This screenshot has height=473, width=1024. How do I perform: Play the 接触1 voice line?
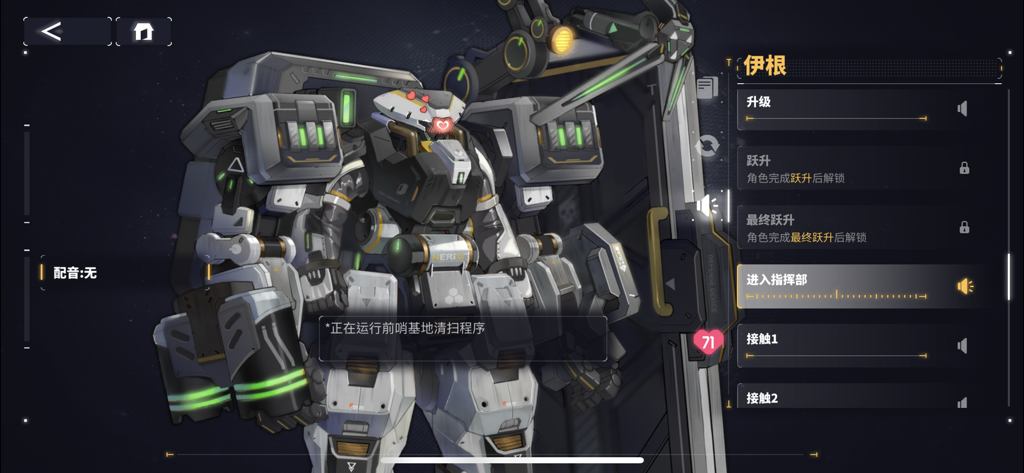961,346
